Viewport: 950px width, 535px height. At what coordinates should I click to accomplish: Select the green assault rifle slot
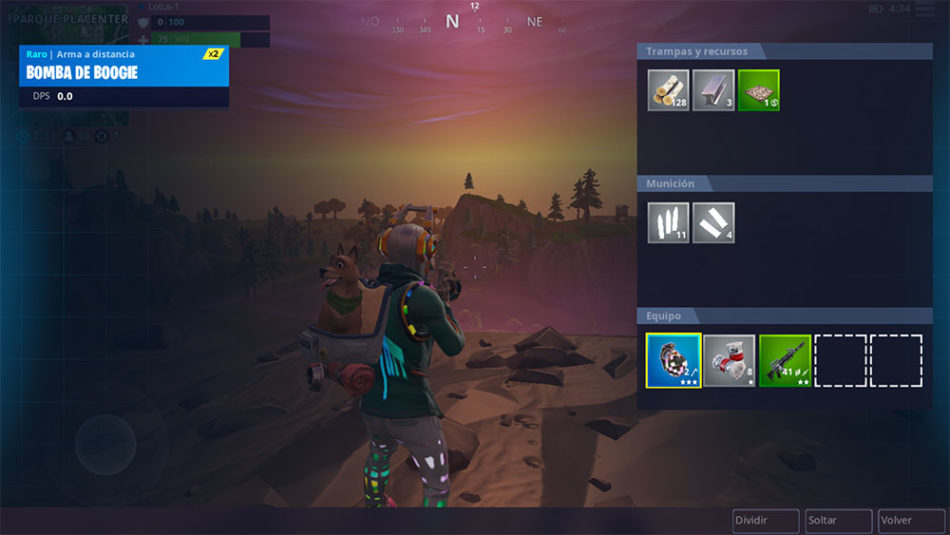(785, 361)
